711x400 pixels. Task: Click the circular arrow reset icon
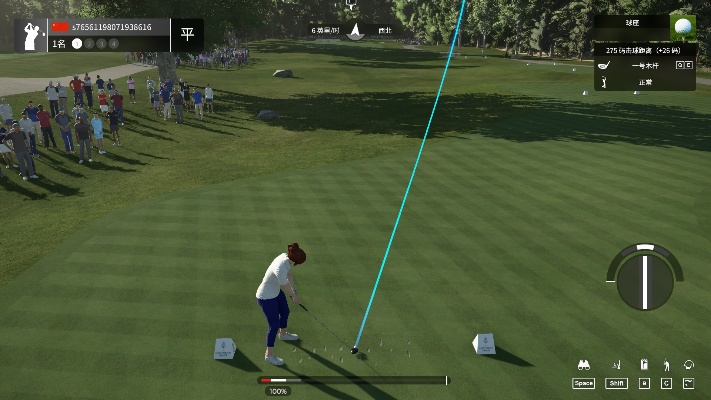click(690, 366)
